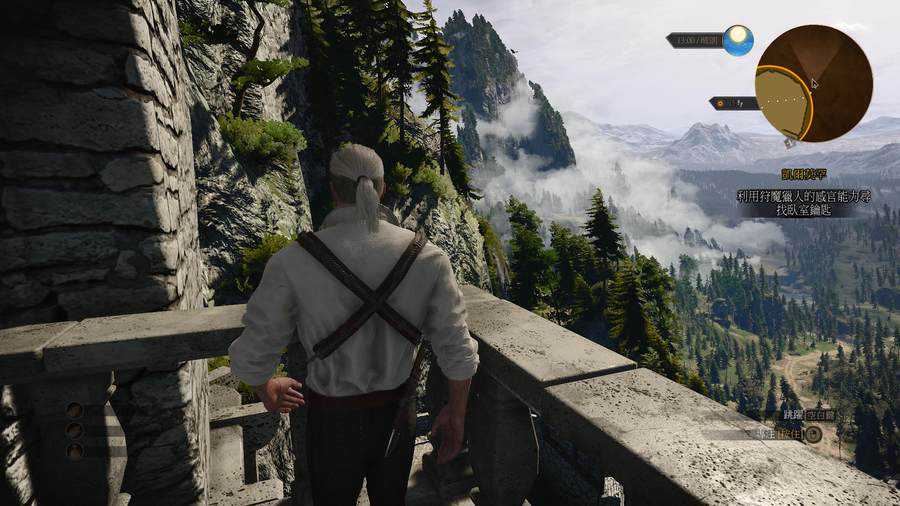Click the circular minimap

813,83
